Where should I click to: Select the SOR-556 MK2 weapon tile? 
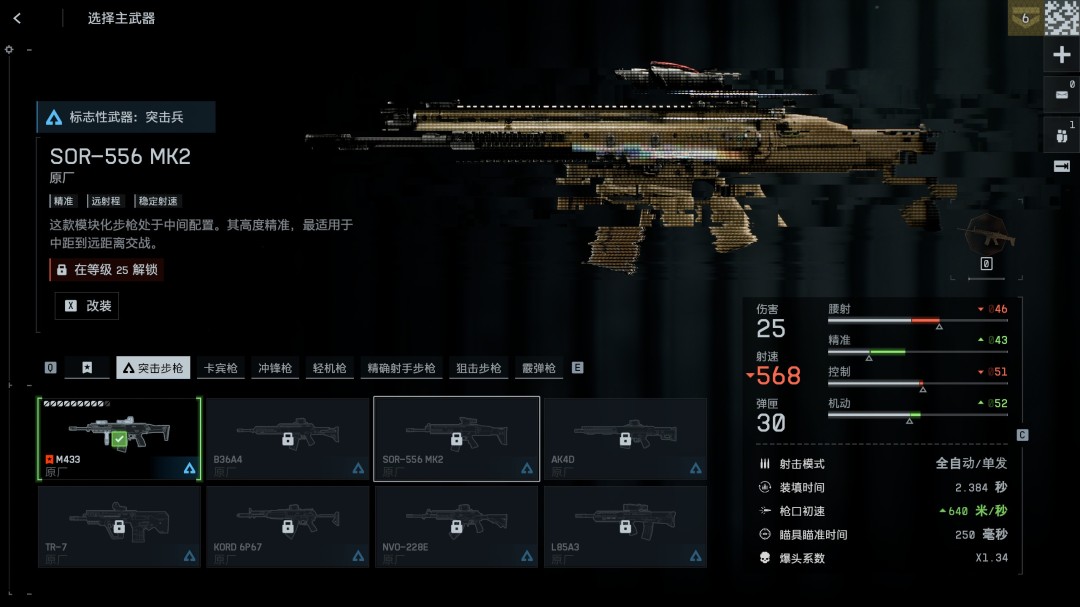[456, 438]
